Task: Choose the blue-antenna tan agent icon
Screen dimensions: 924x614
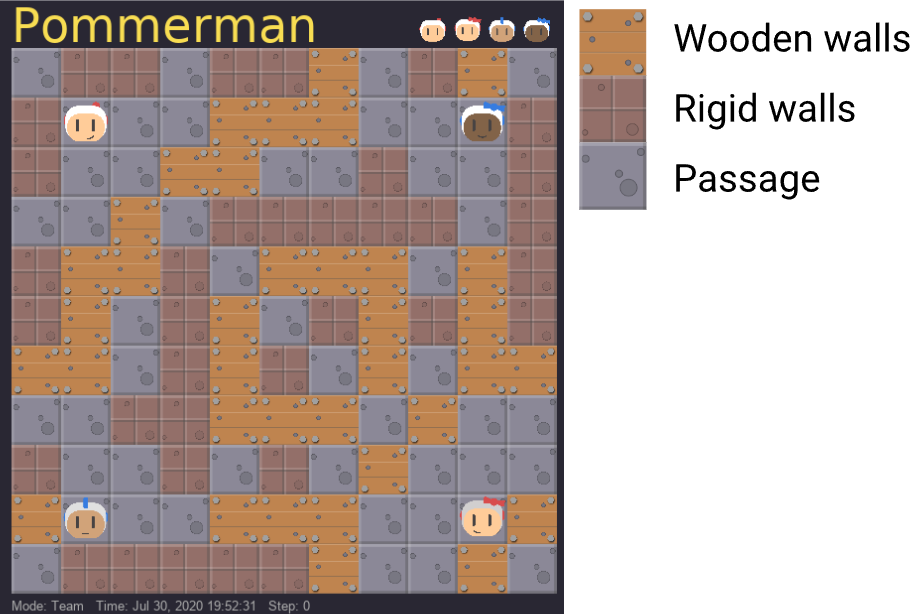Action: (502, 30)
